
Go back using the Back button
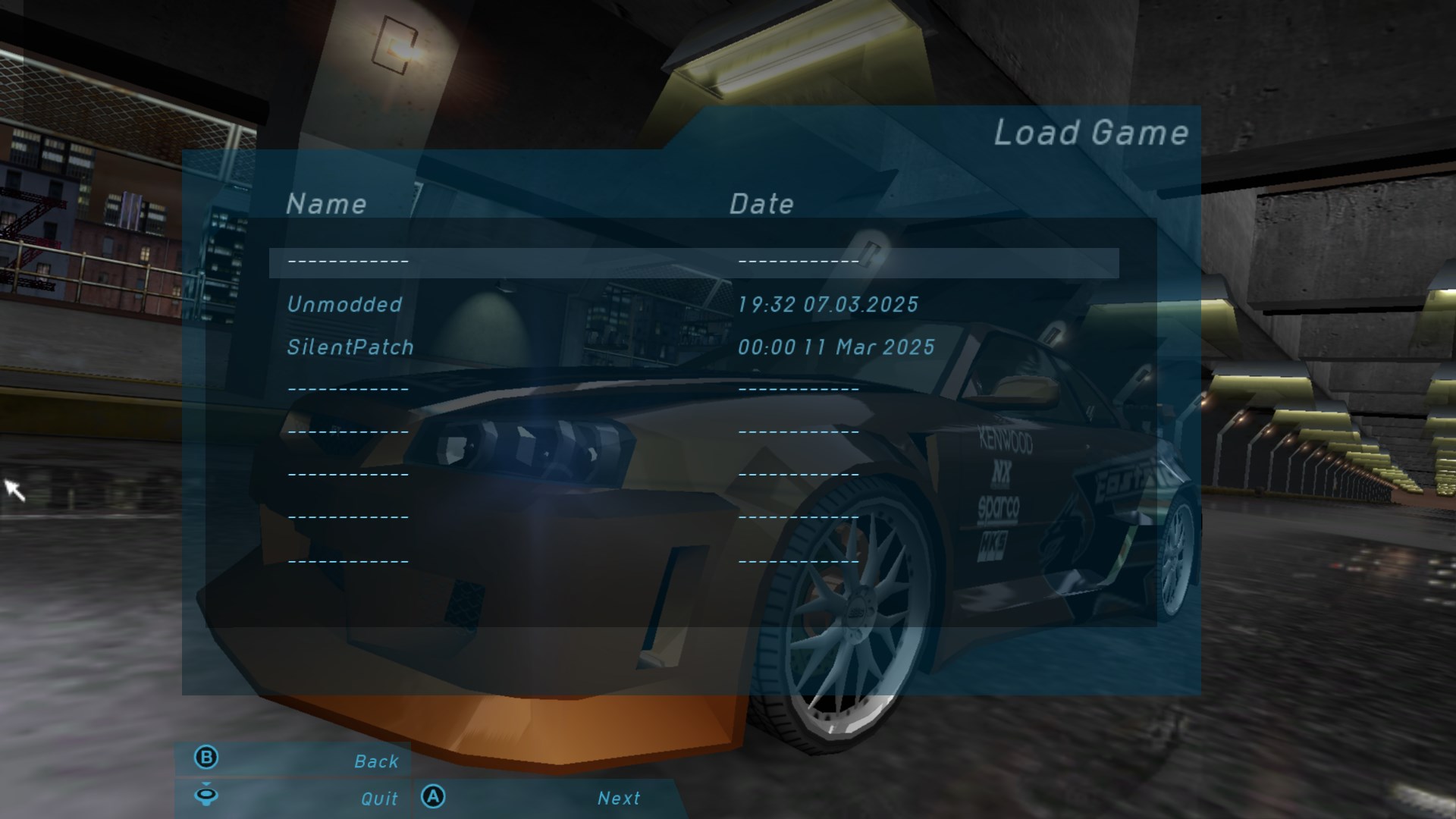coord(375,761)
